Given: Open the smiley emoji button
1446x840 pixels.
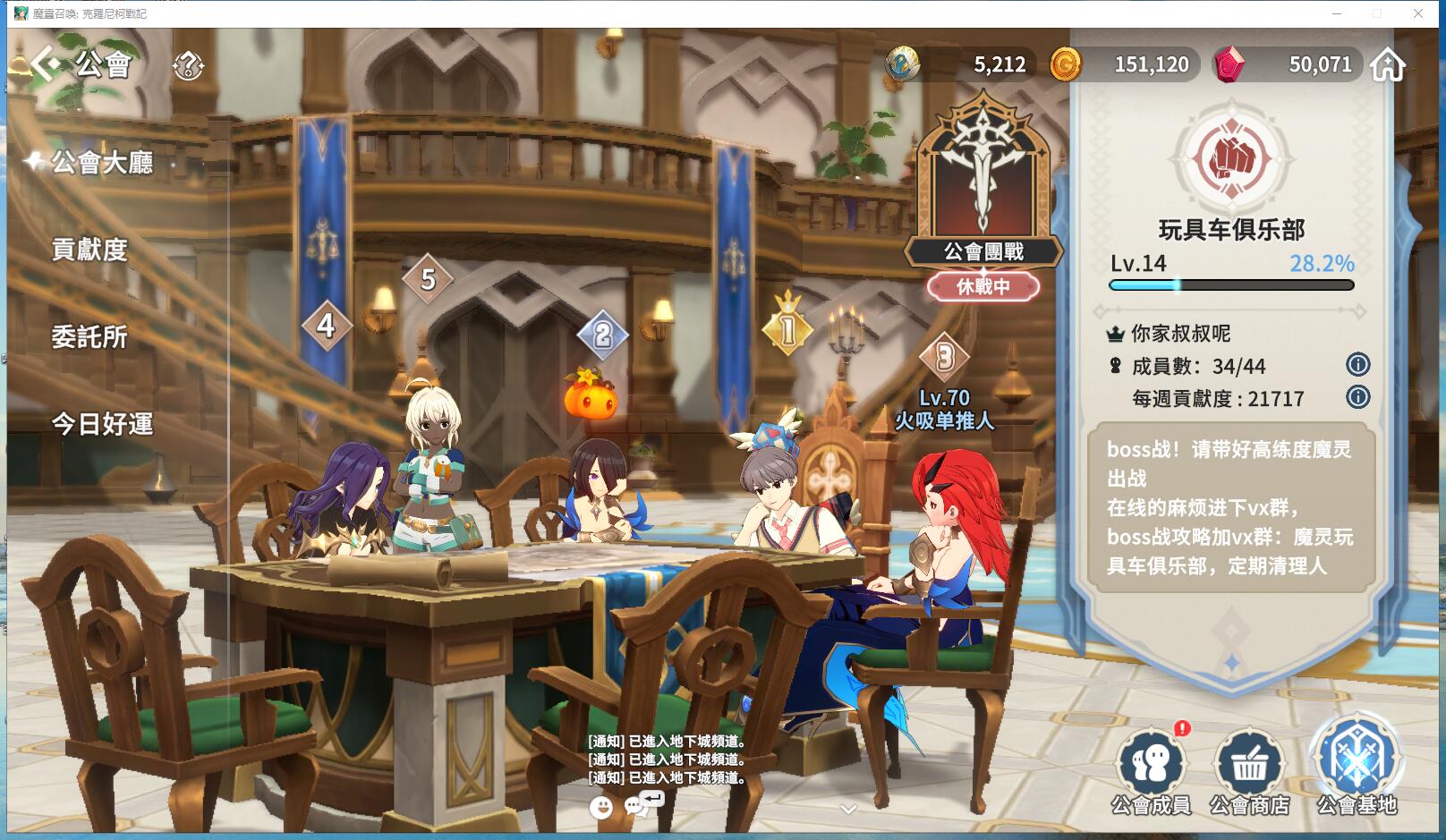Looking at the screenshot, I should [x=601, y=807].
